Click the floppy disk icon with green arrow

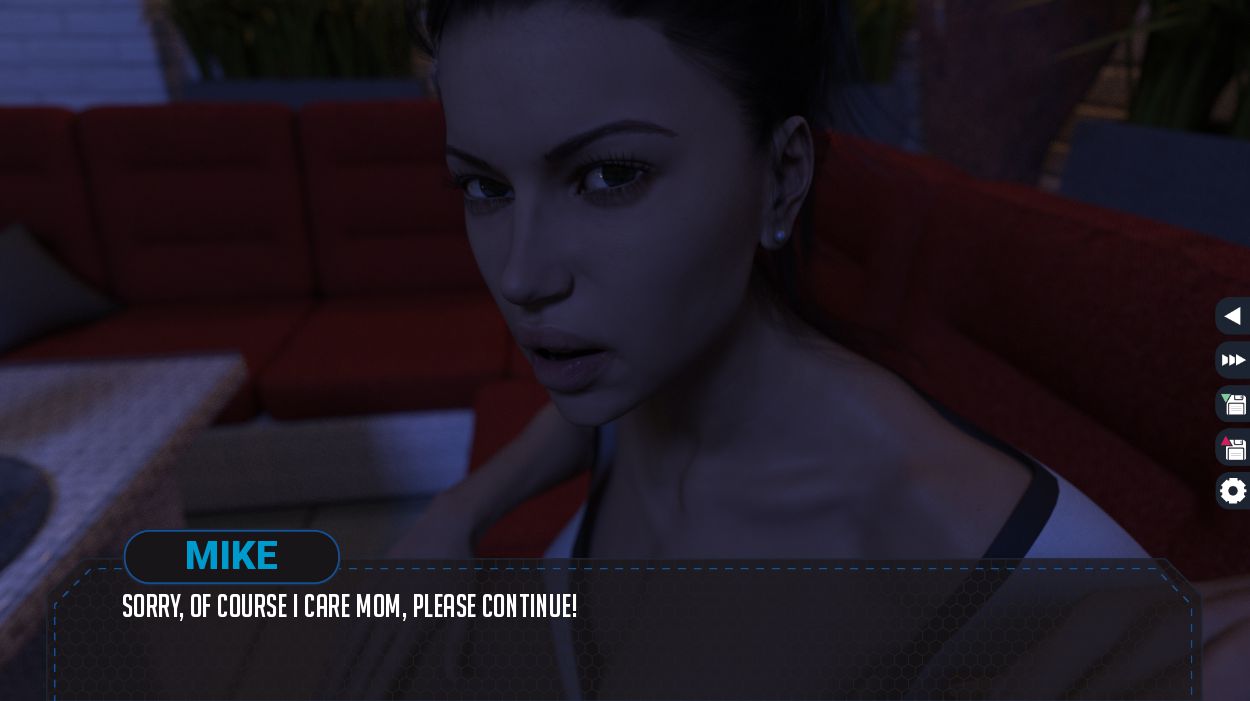[1234, 404]
